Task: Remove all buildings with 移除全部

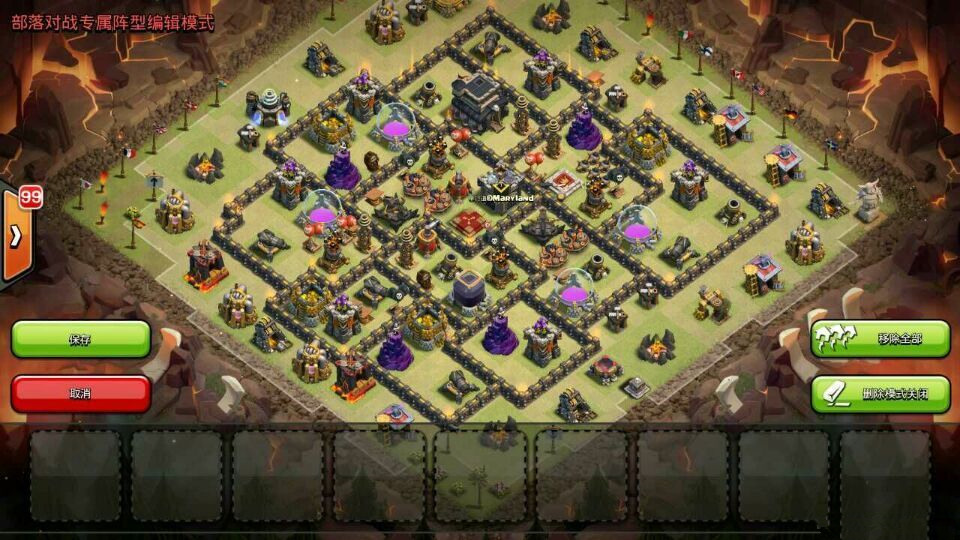Action: click(x=880, y=339)
